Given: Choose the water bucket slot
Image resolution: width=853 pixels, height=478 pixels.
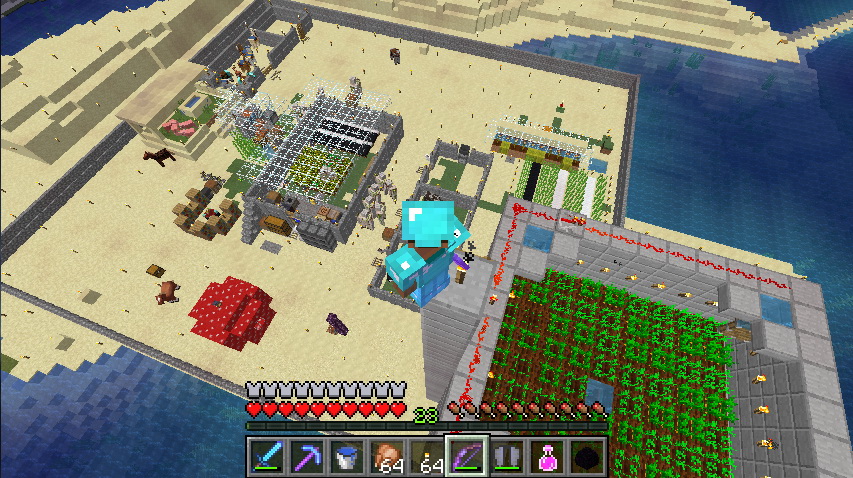Looking at the screenshot, I should [x=346, y=455].
